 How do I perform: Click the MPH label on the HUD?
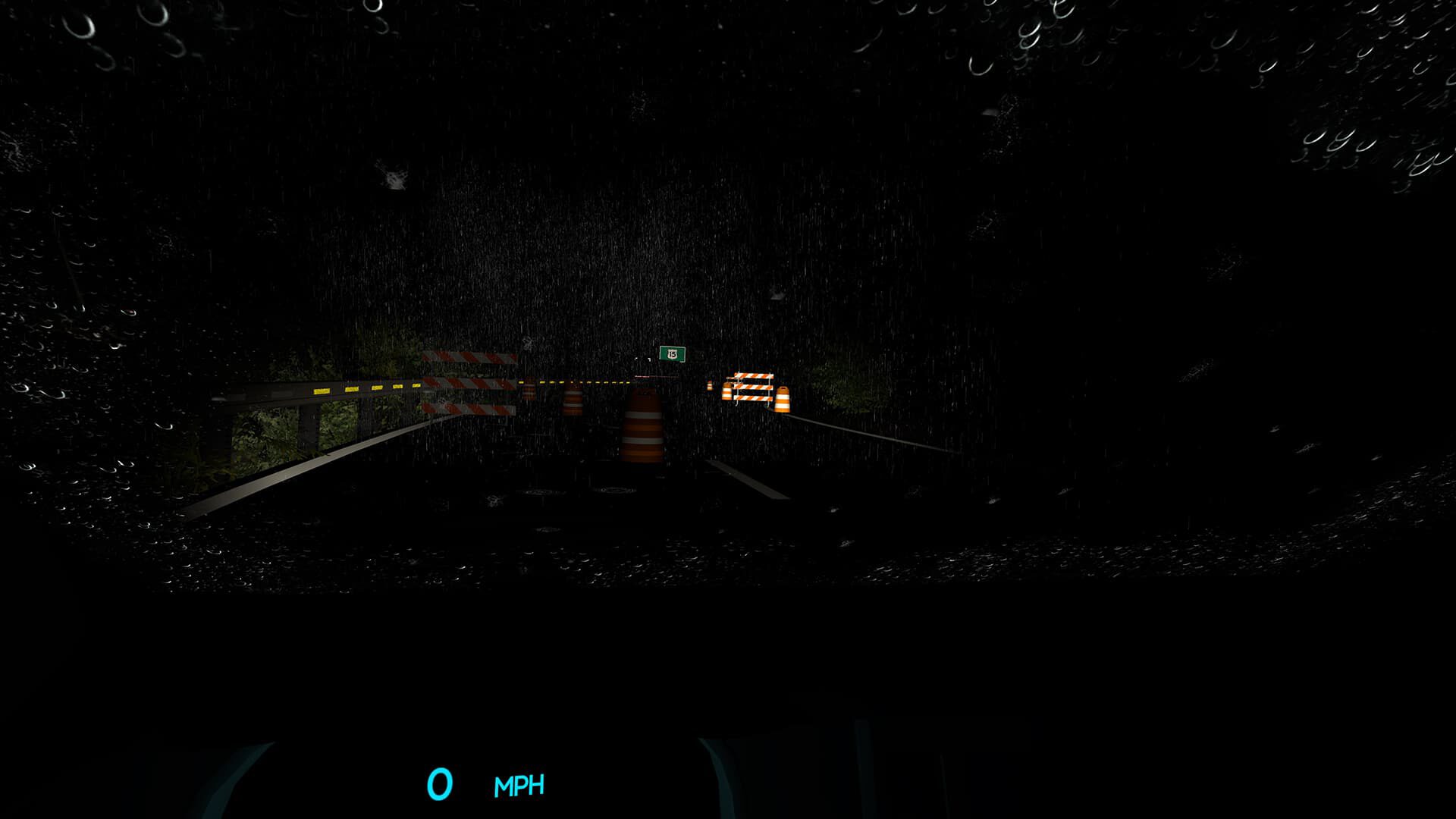click(519, 786)
